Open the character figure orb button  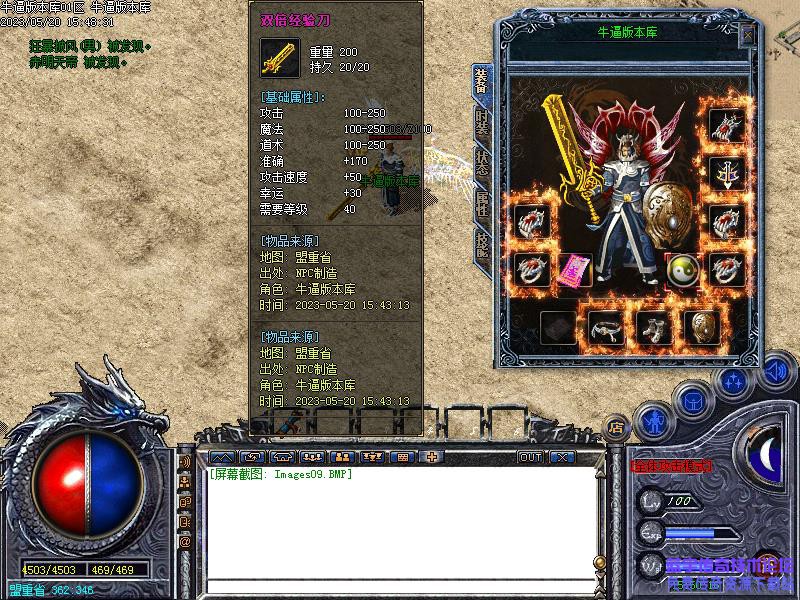click(654, 422)
